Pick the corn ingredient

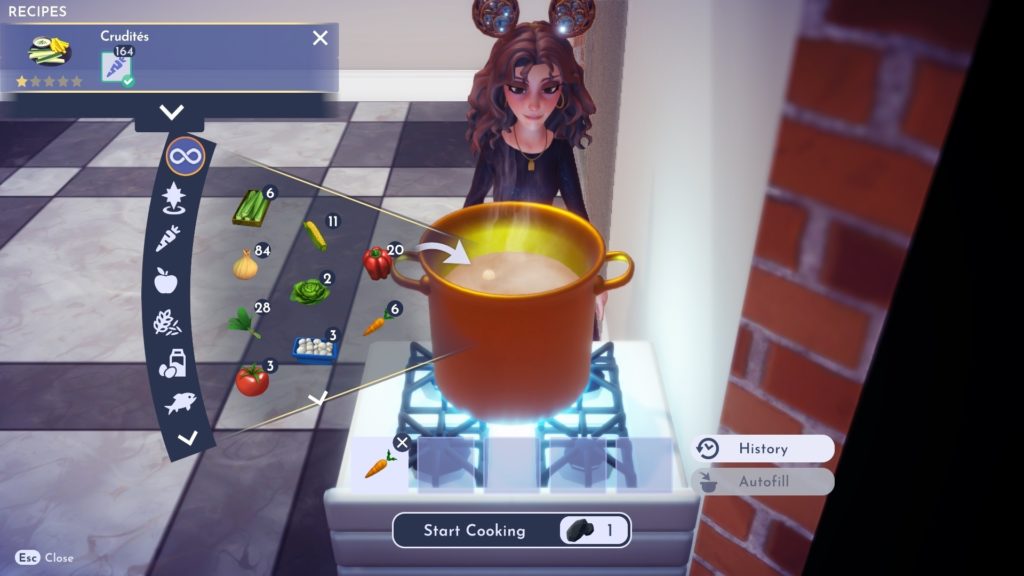(315, 236)
